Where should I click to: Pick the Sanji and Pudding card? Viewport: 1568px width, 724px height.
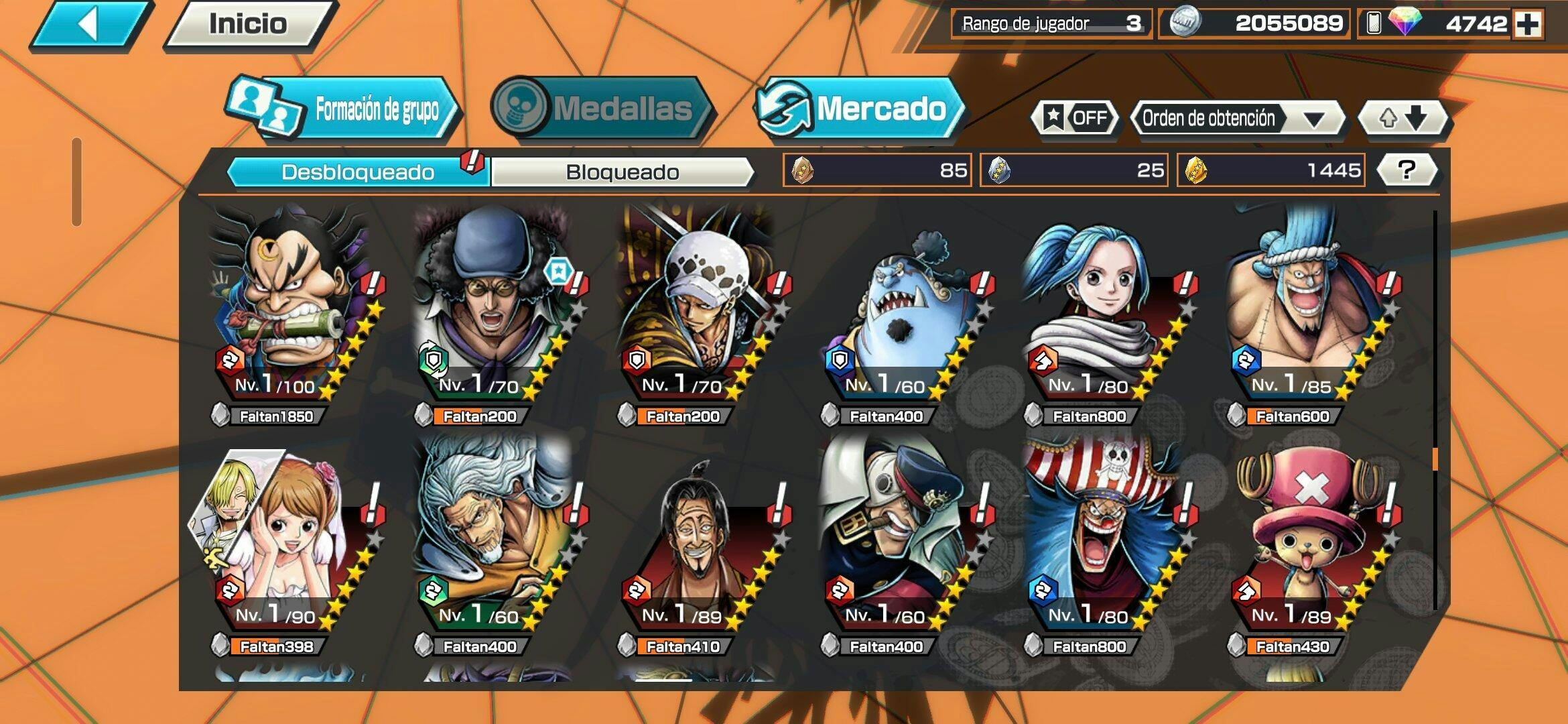coord(288,536)
